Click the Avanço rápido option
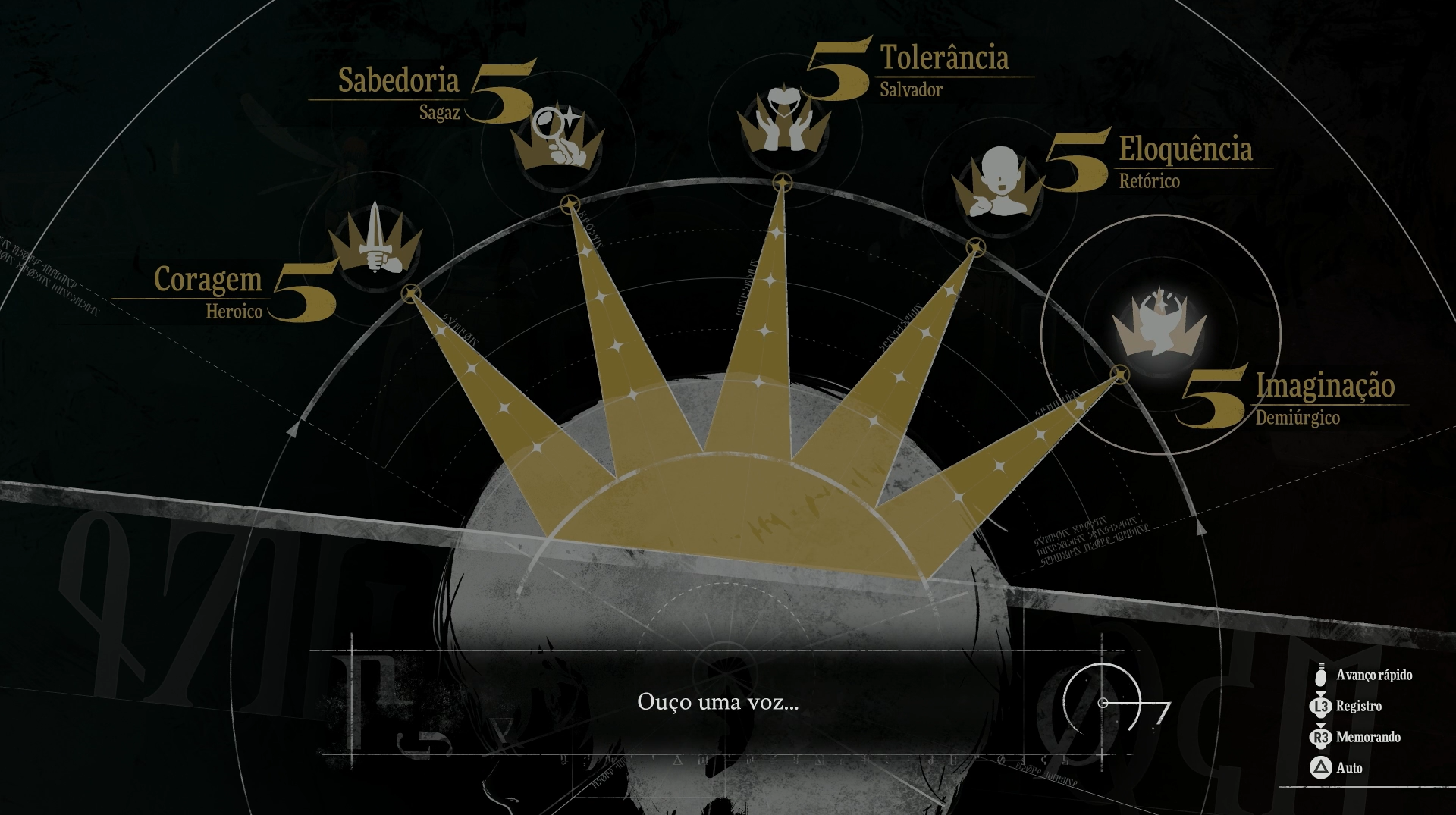Viewport: 1456px width, 815px height. pos(1373,675)
